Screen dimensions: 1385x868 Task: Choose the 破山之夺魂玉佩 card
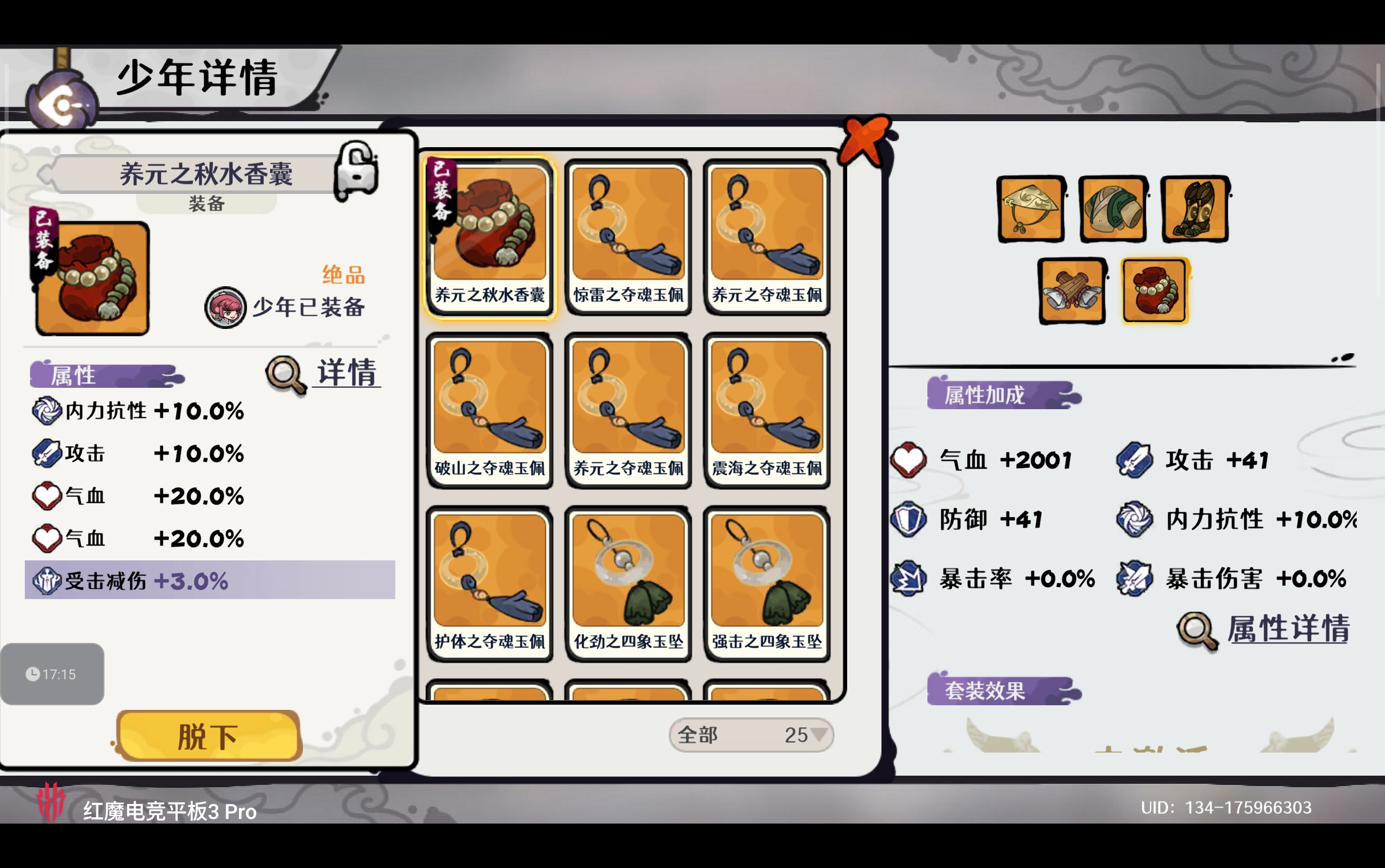coord(489,410)
